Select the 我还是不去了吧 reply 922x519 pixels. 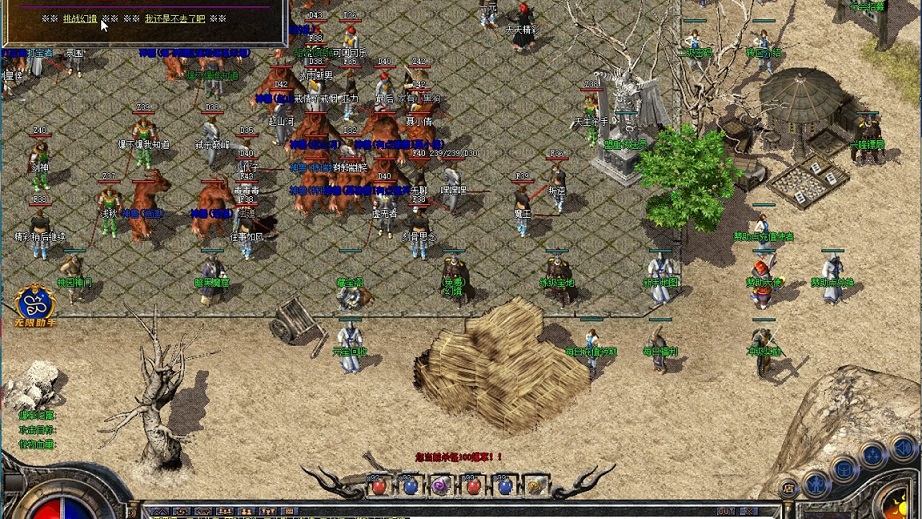(x=174, y=19)
